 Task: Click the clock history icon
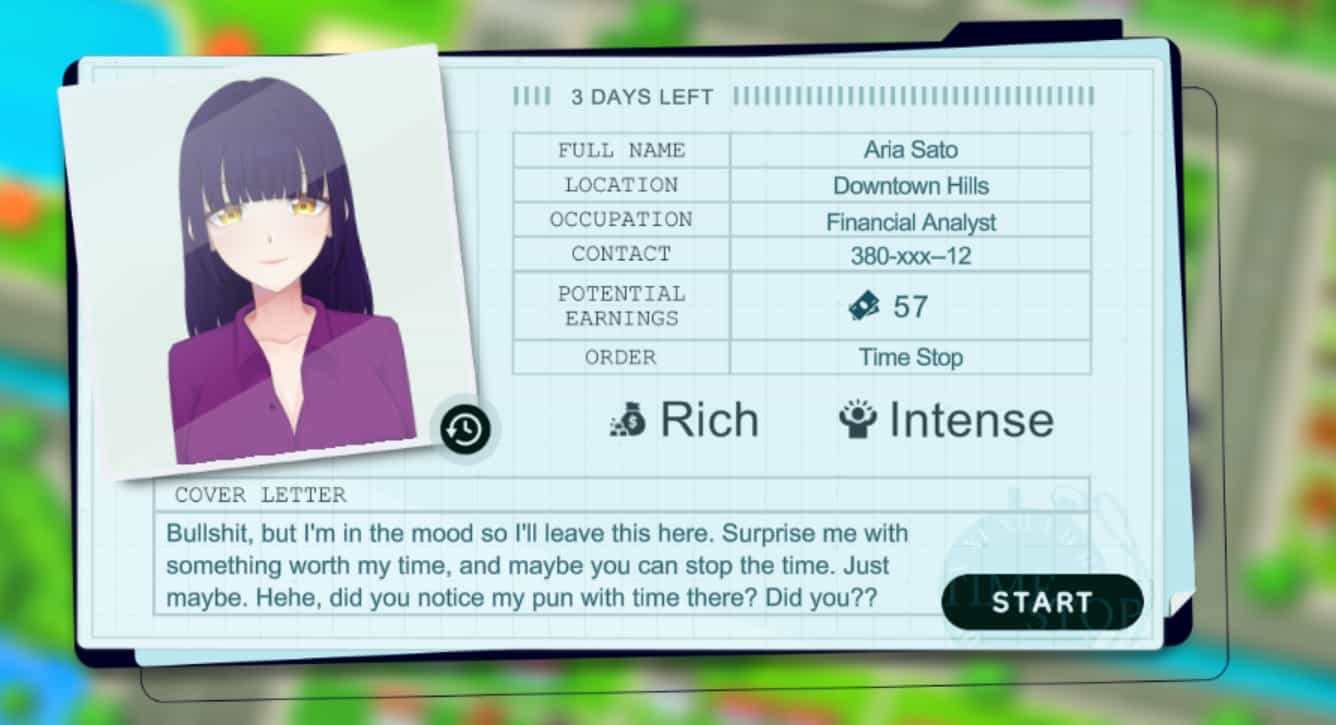[x=465, y=430]
